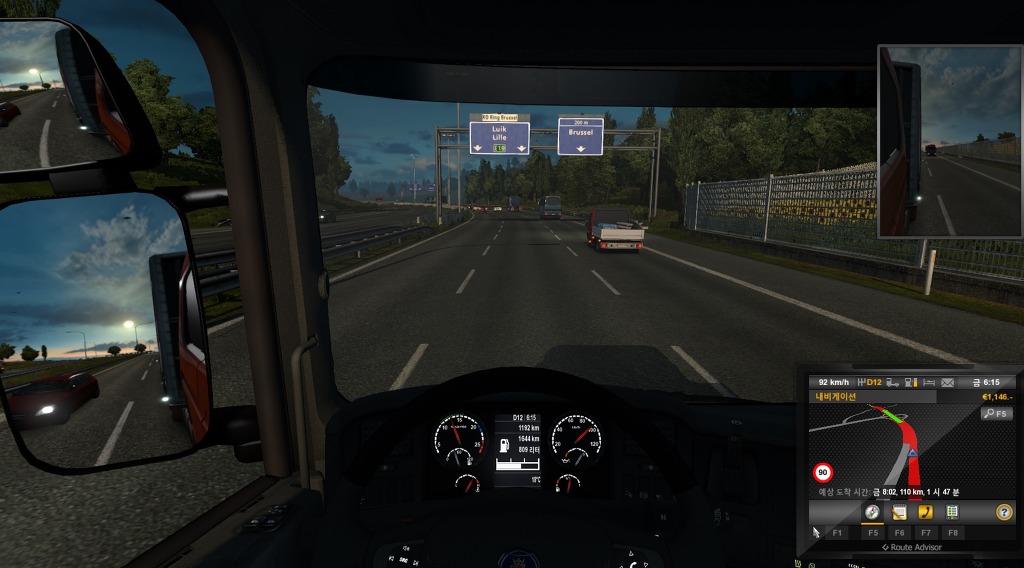Open the job notepad tab
Viewport: 1024px width, 568px height.
point(899,512)
